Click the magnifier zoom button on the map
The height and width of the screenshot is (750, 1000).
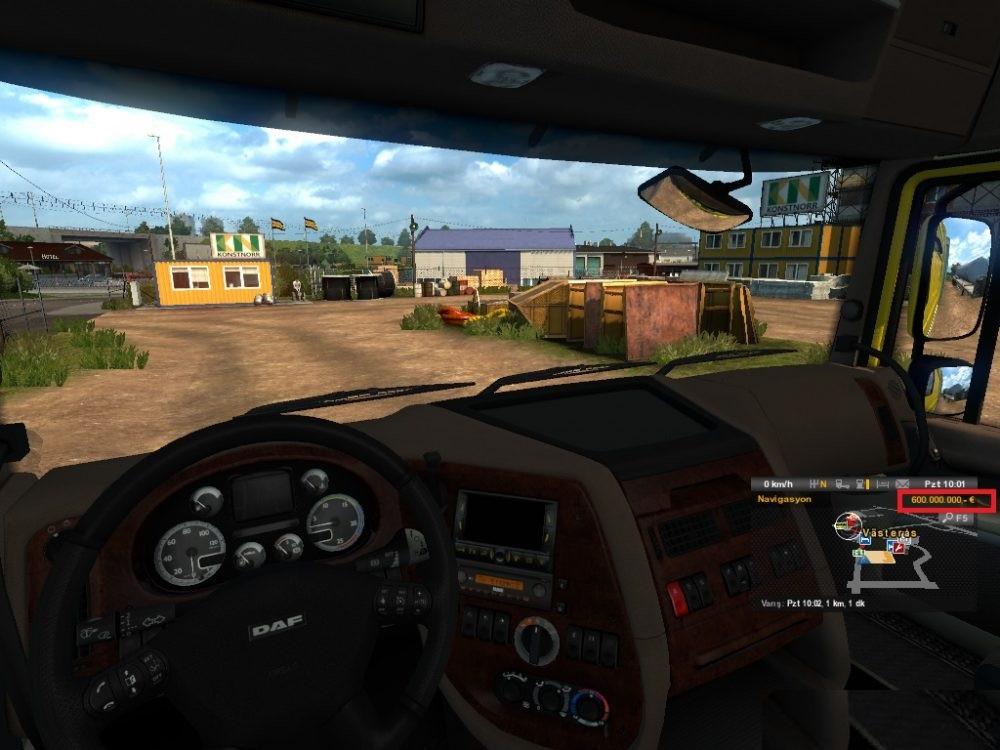click(x=949, y=518)
